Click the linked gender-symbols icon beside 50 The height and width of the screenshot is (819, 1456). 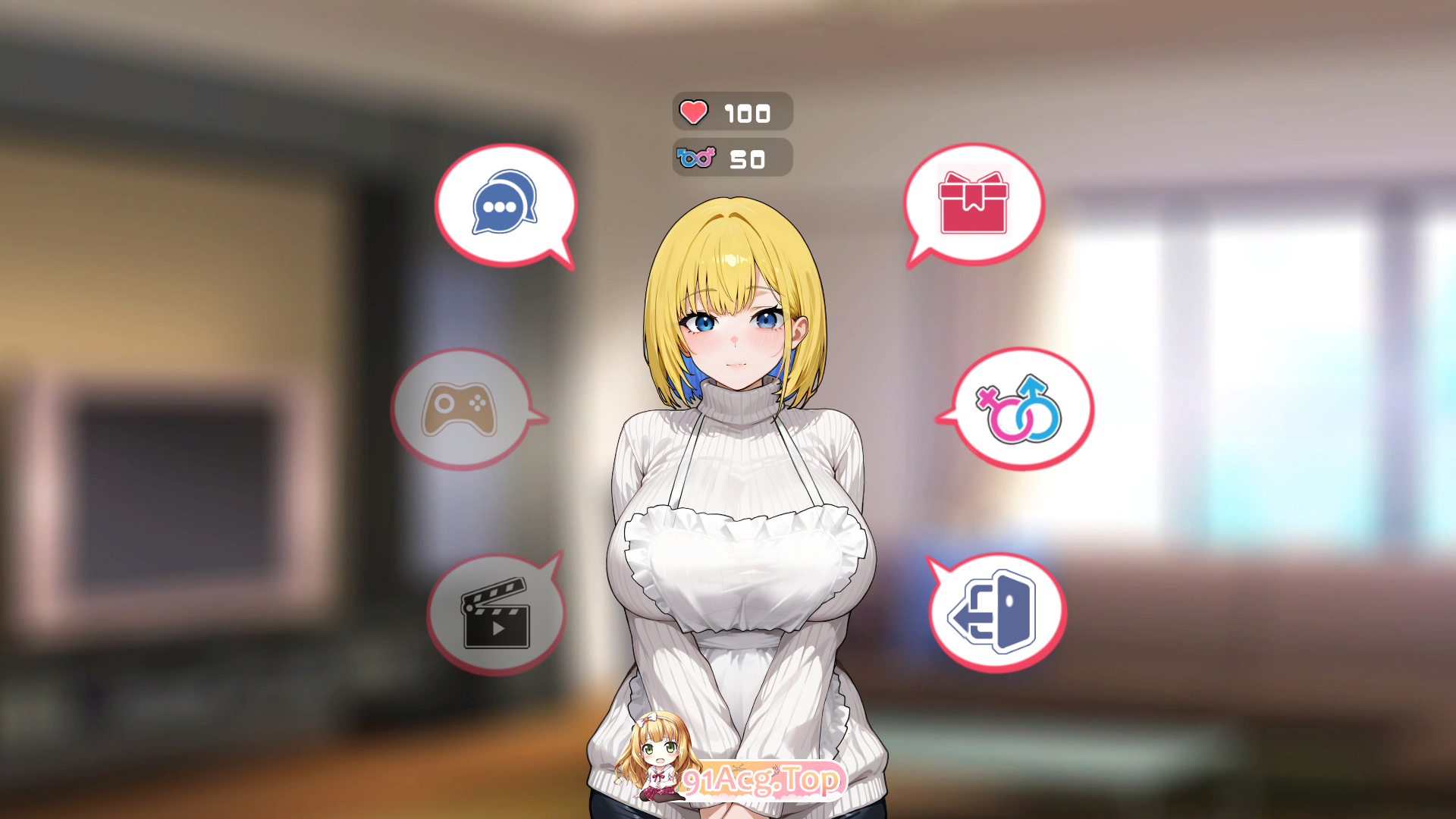click(695, 158)
